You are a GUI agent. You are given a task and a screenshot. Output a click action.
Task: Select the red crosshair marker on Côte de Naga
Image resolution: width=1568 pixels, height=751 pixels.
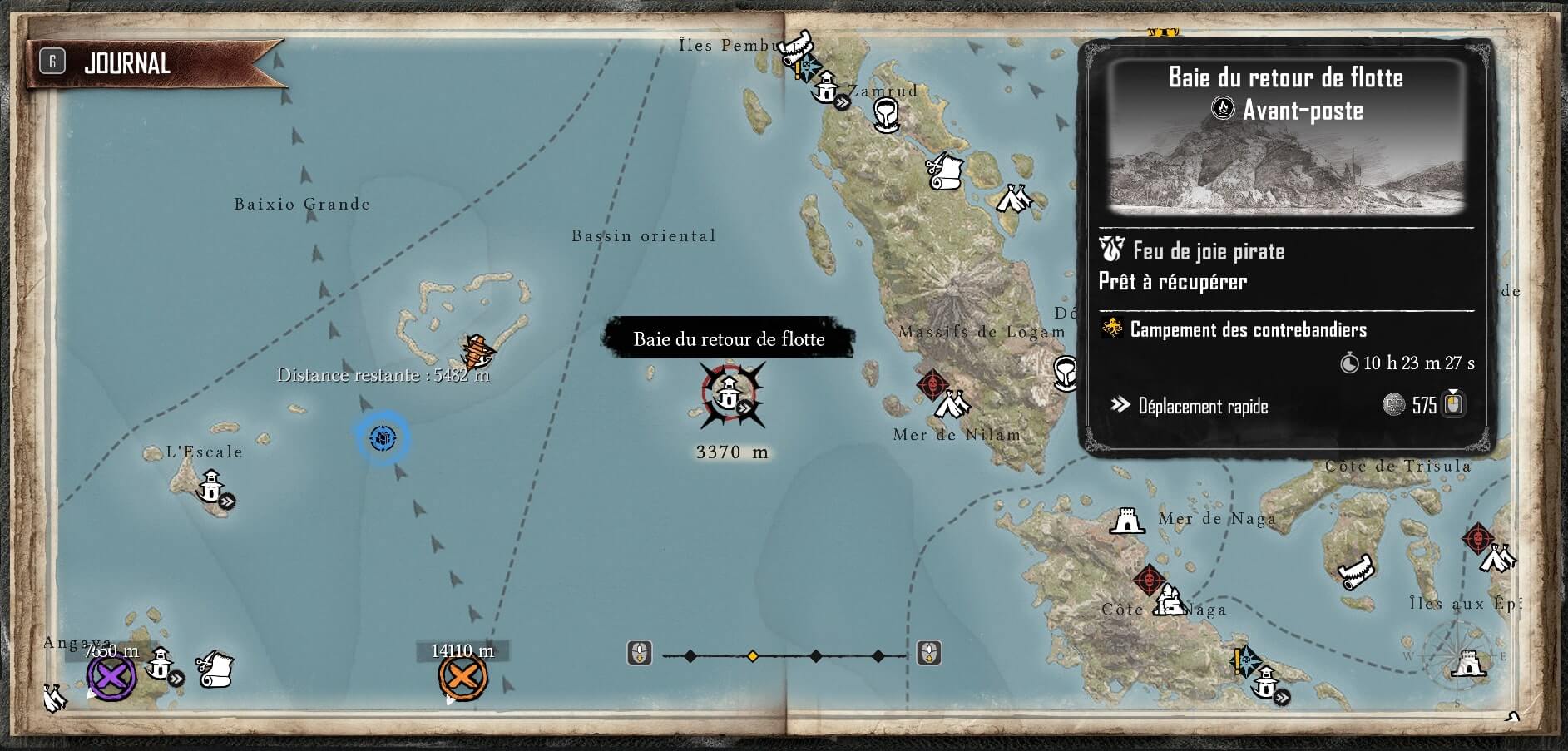point(1148,579)
